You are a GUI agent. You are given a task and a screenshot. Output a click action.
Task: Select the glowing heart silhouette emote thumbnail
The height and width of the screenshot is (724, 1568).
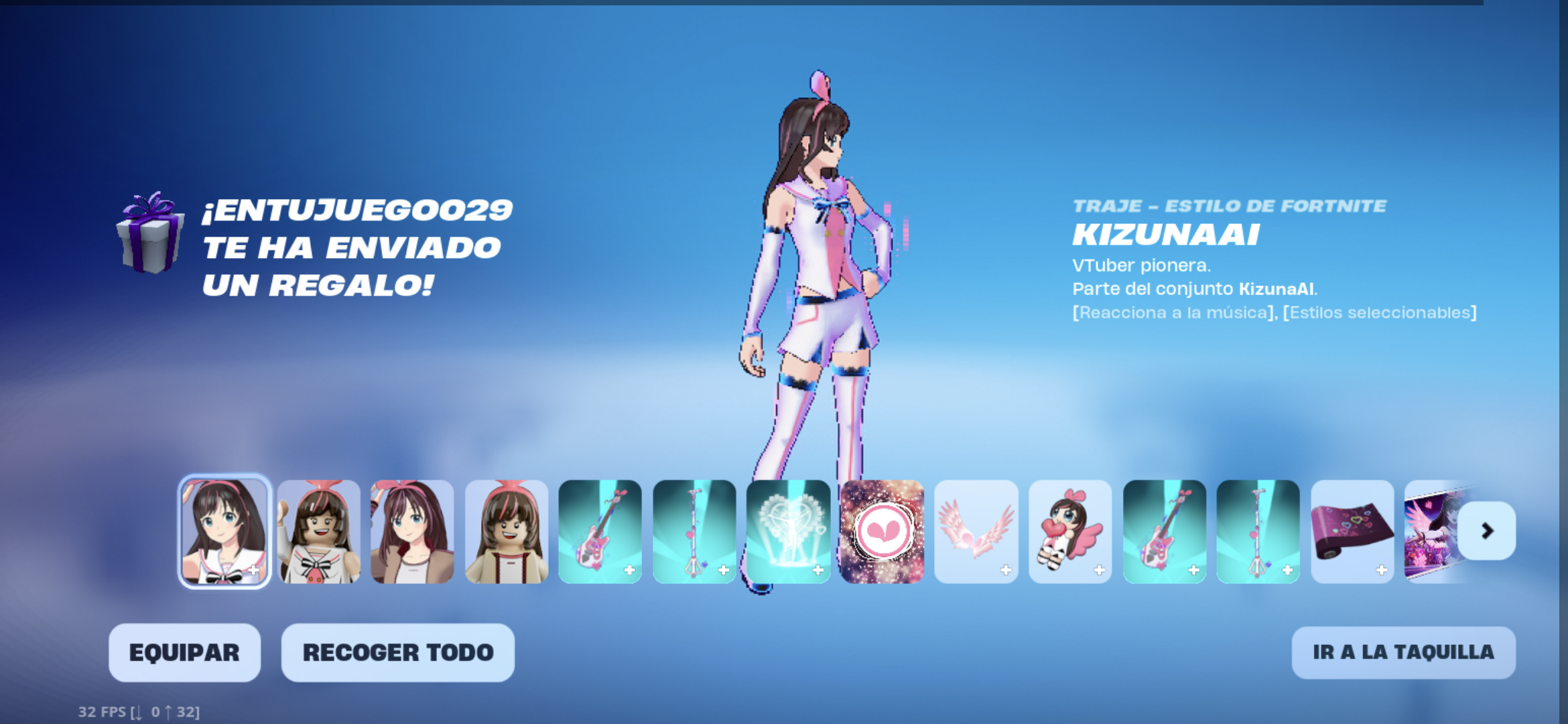(788, 531)
